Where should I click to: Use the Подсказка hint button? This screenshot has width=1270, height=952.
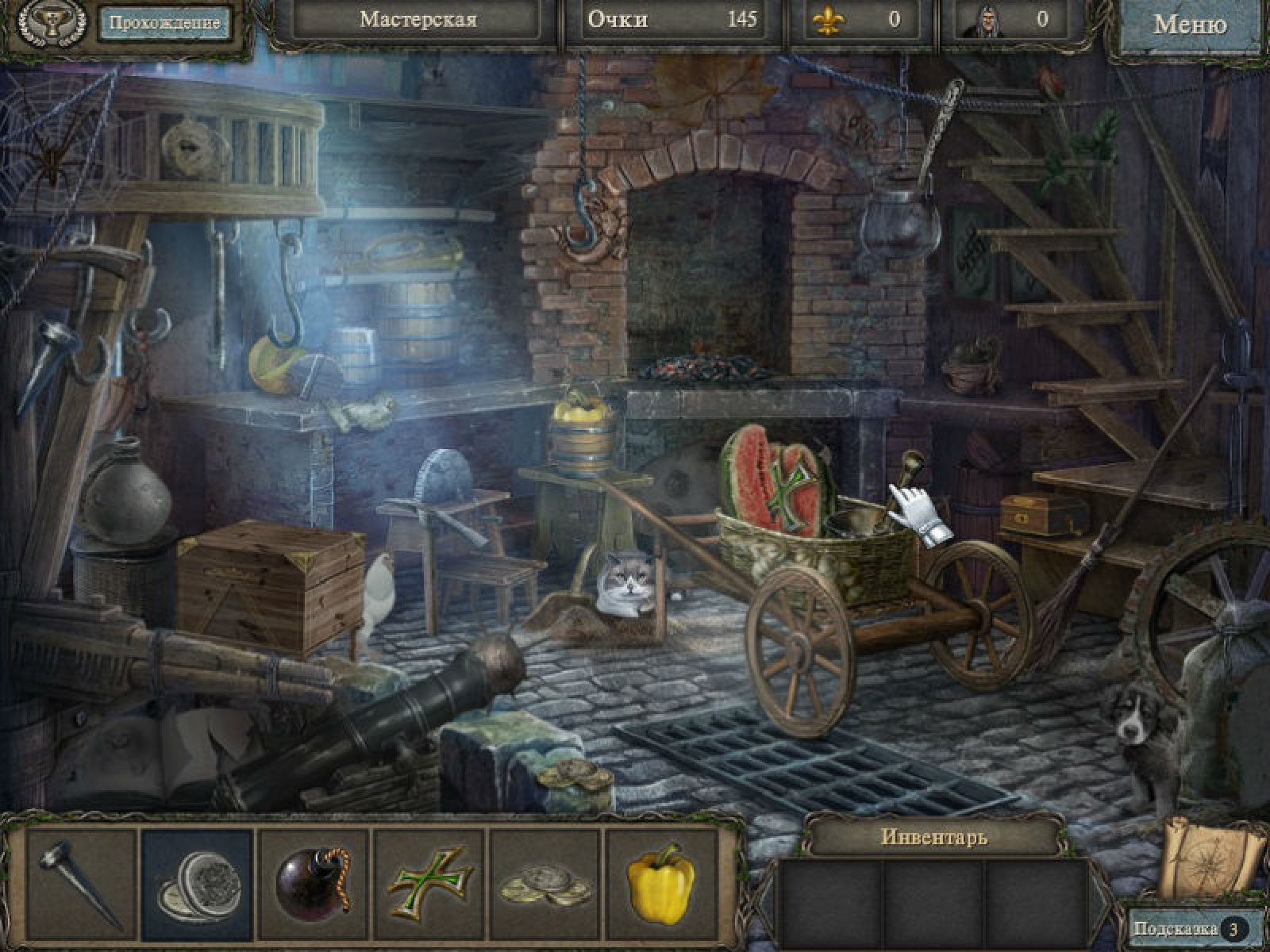point(1187,928)
